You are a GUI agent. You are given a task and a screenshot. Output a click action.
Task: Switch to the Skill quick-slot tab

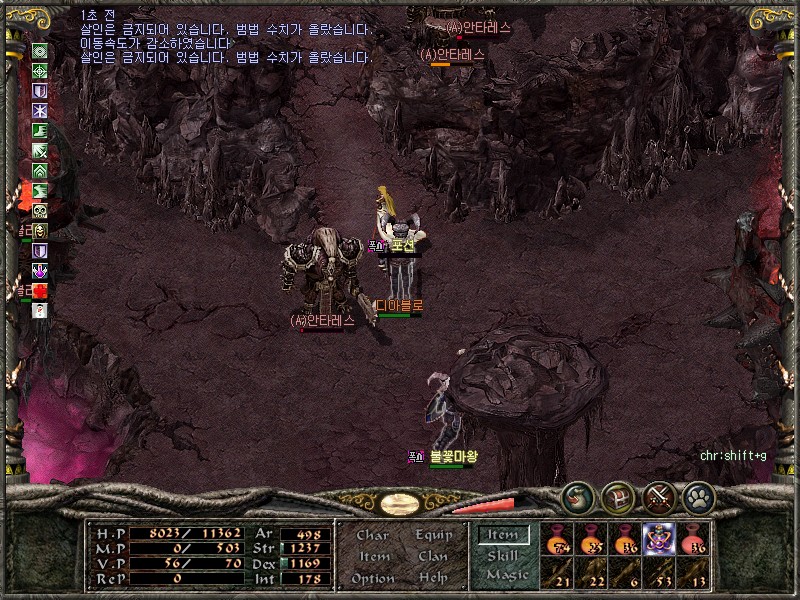pyautogui.click(x=503, y=555)
